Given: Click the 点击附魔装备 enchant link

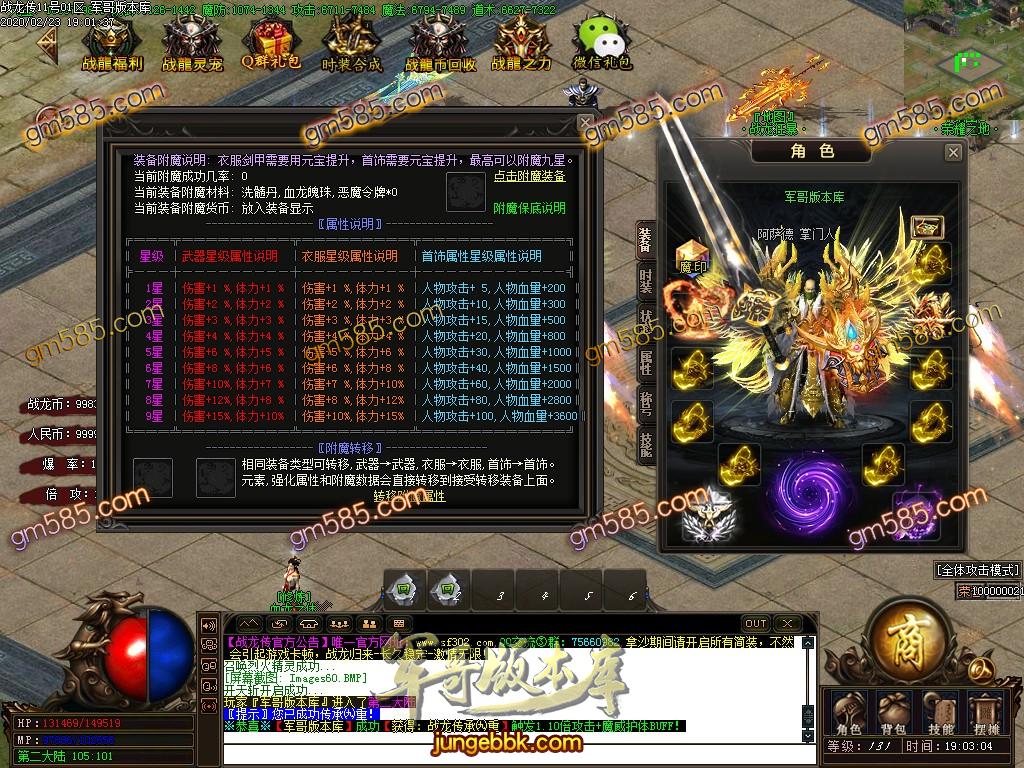Looking at the screenshot, I should click(529, 176).
